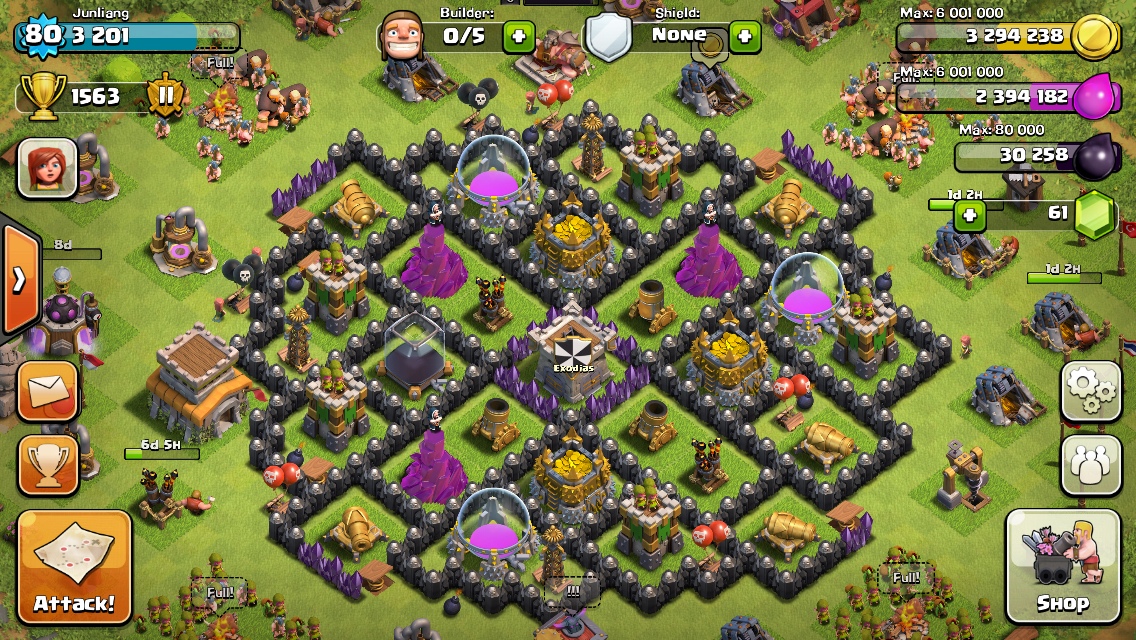Open the settings gears button
This screenshot has width=1136, height=640.
pos(1090,391)
